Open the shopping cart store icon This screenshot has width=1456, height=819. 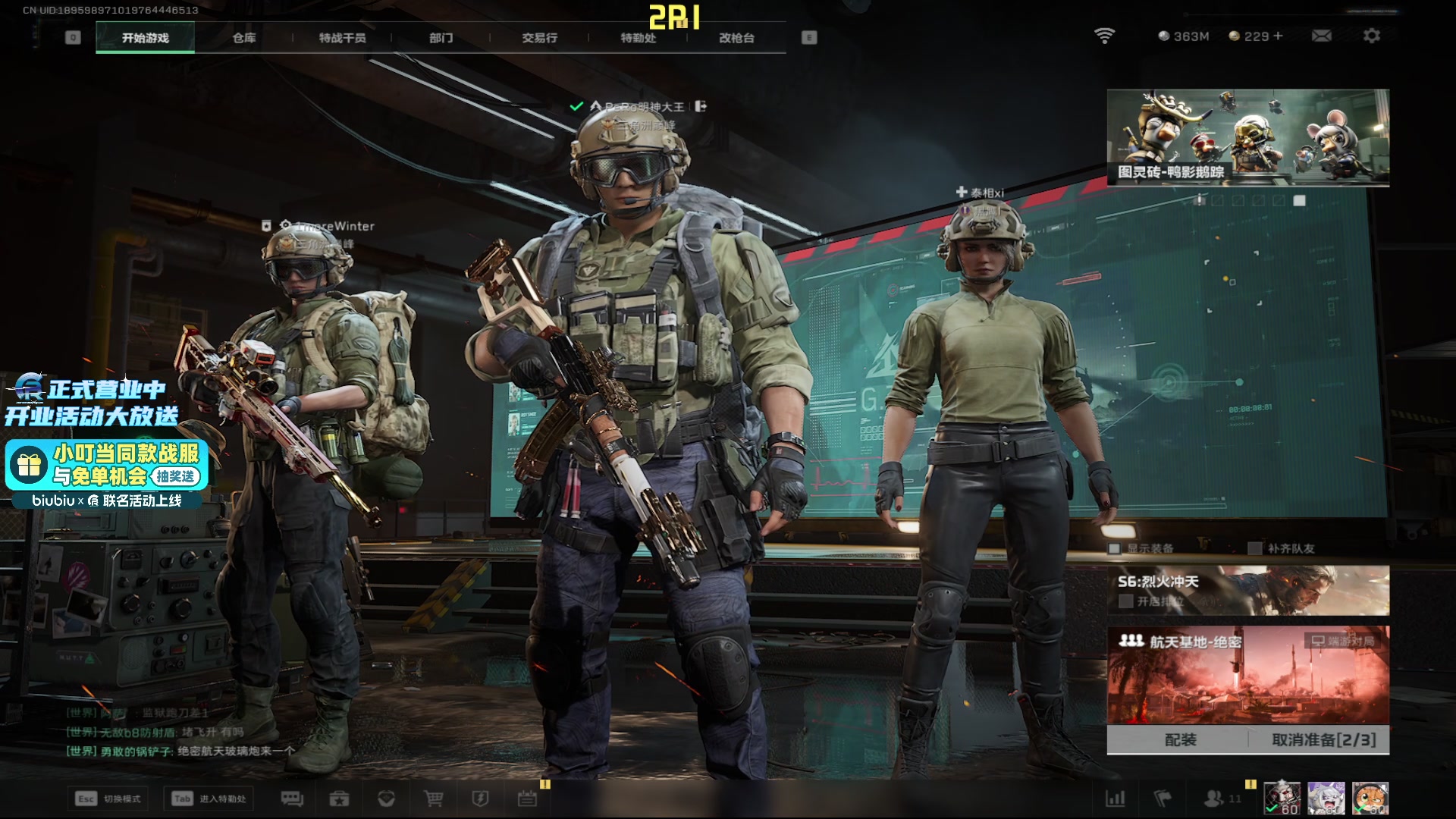(x=434, y=799)
